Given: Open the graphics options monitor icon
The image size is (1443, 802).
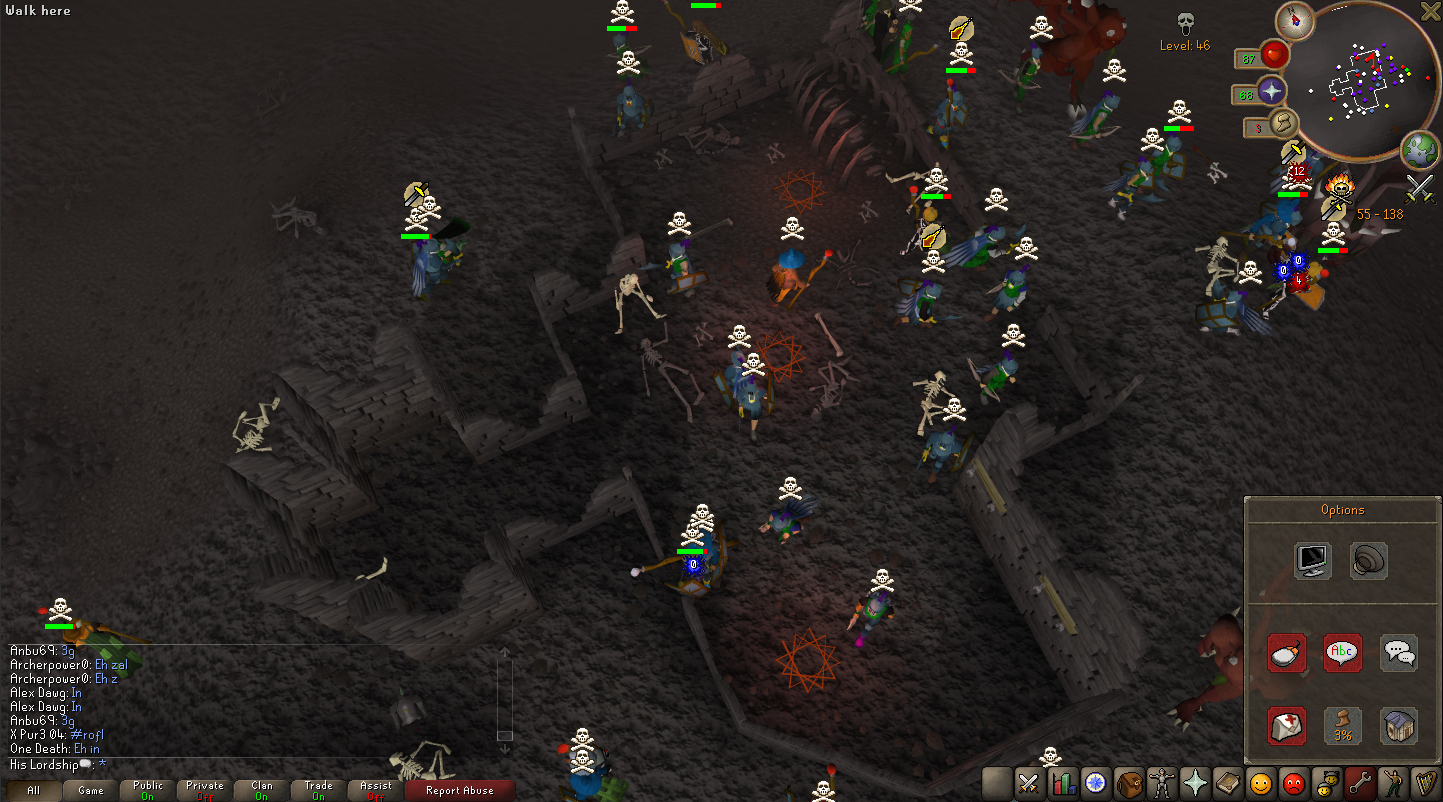Looking at the screenshot, I should [1311, 560].
